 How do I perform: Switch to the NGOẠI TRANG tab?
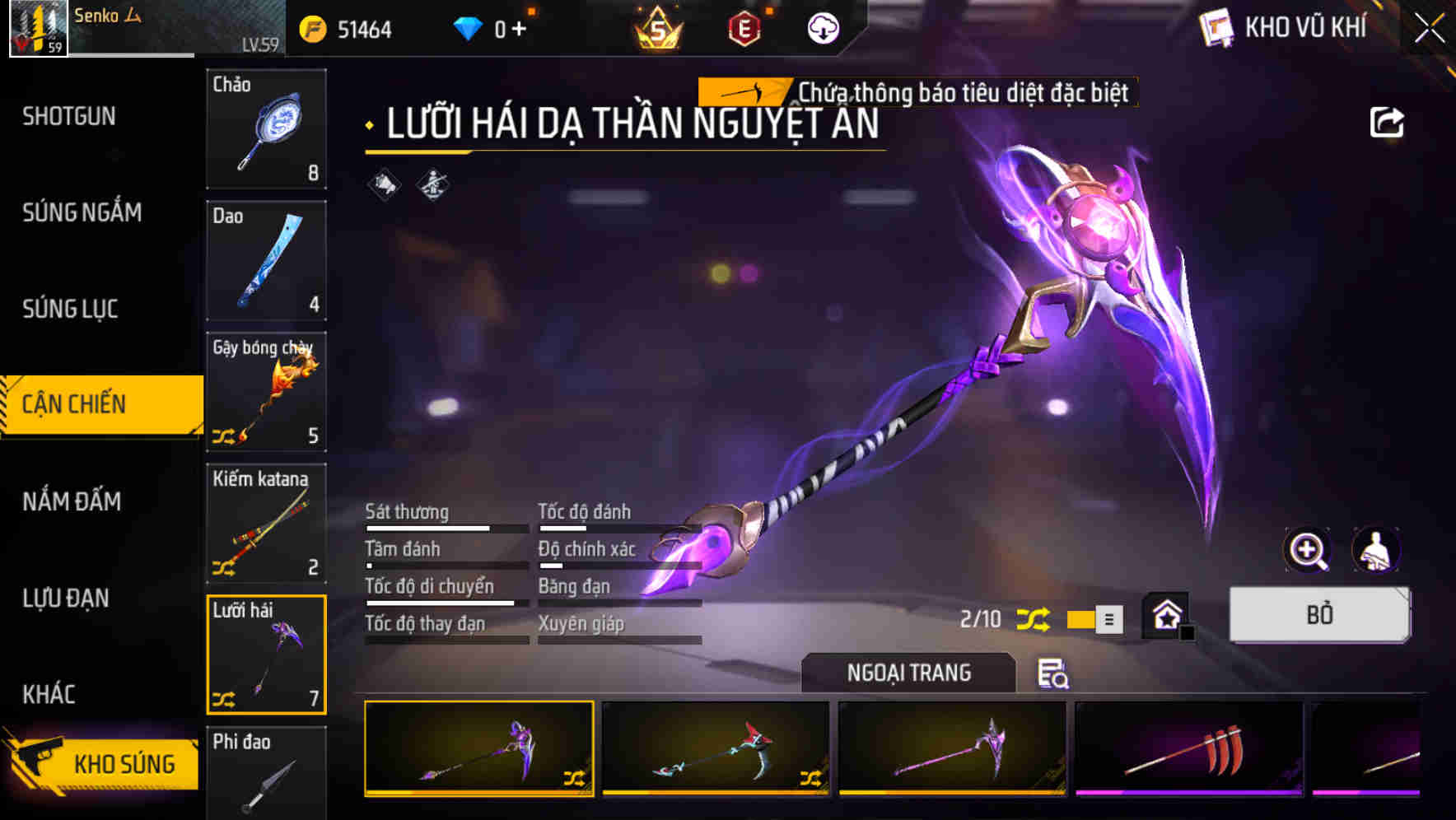click(909, 672)
